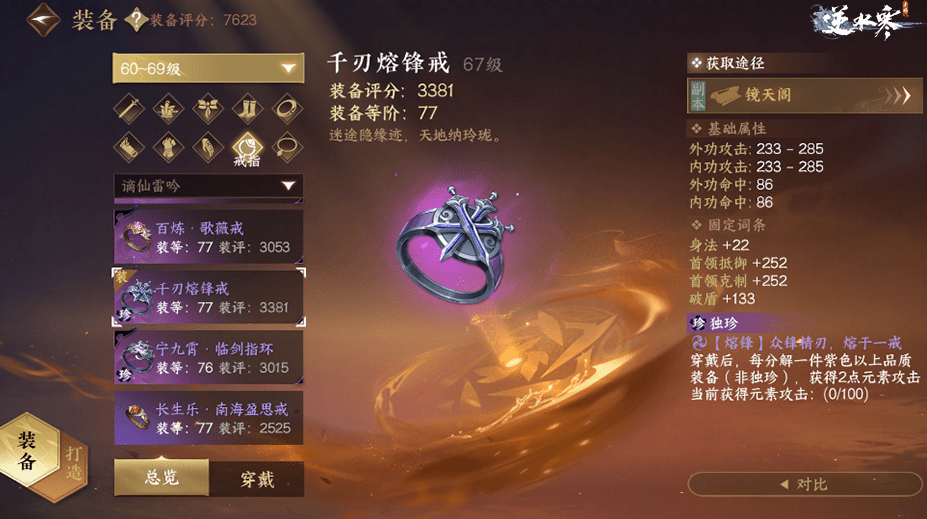Open the 装备 equipment side tab
Screen dimensions: 927x519
click(x=27, y=451)
